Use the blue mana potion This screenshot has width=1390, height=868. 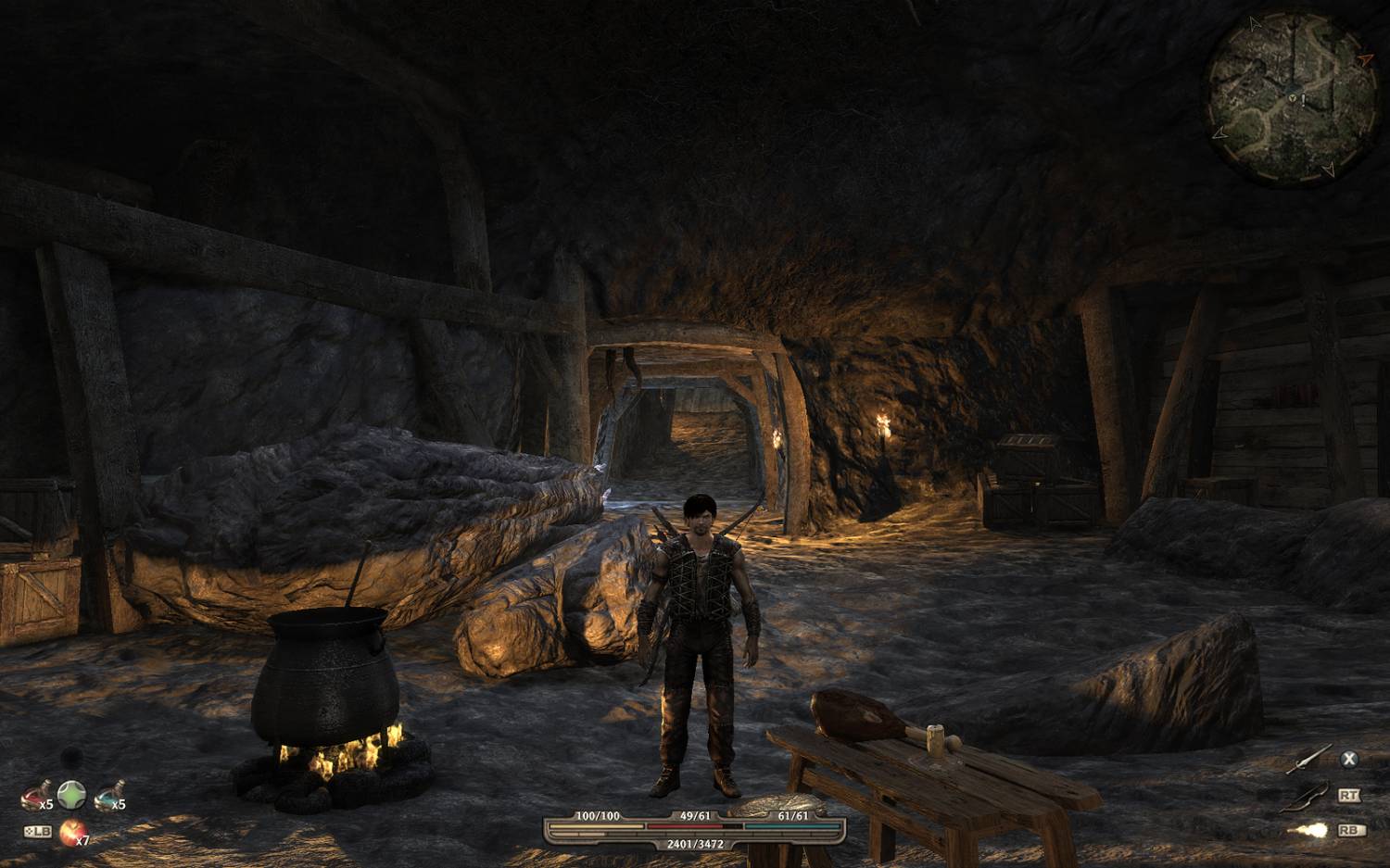click(x=107, y=797)
